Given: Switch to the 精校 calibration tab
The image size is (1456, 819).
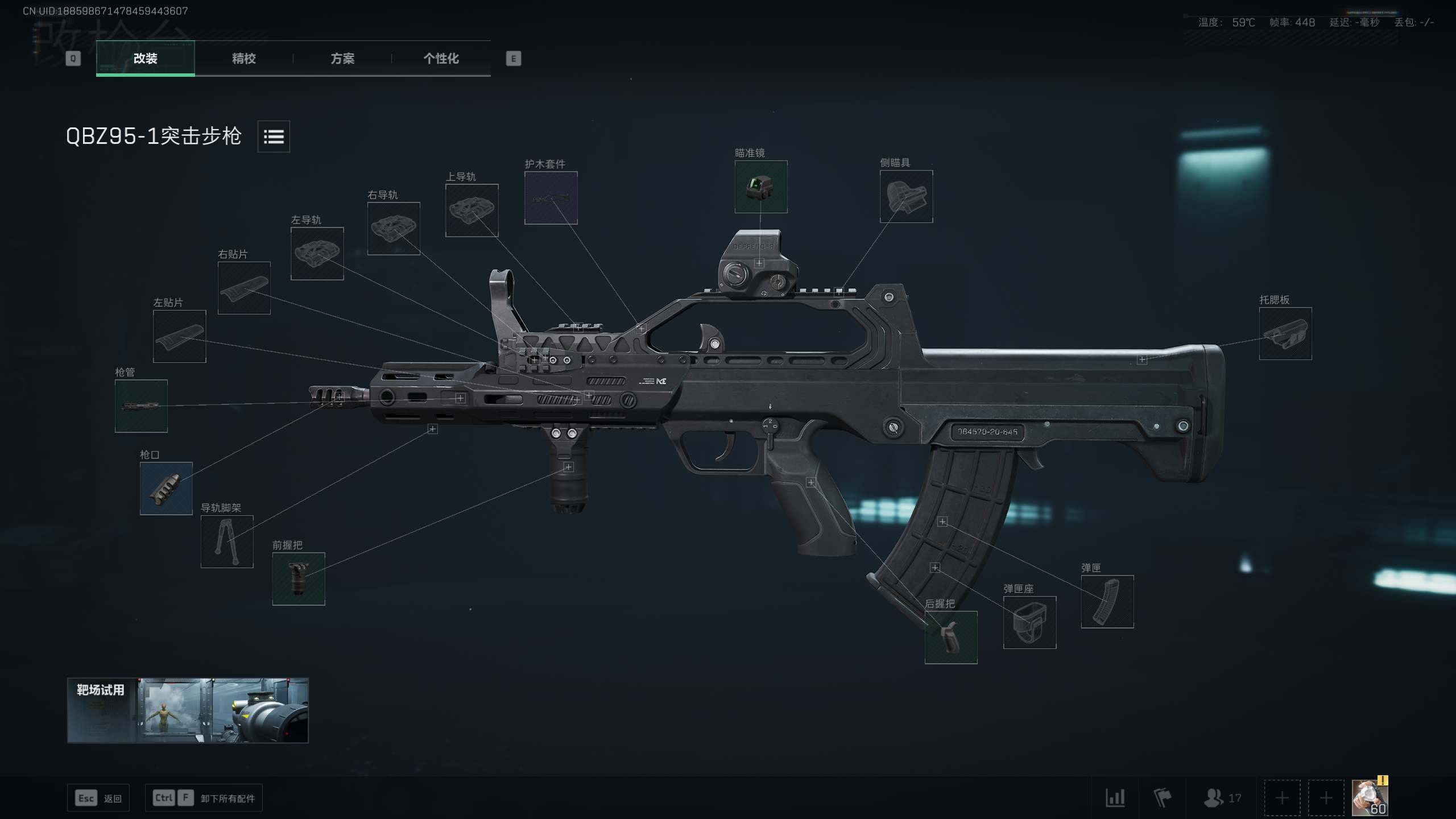Looking at the screenshot, I should 243,59.
